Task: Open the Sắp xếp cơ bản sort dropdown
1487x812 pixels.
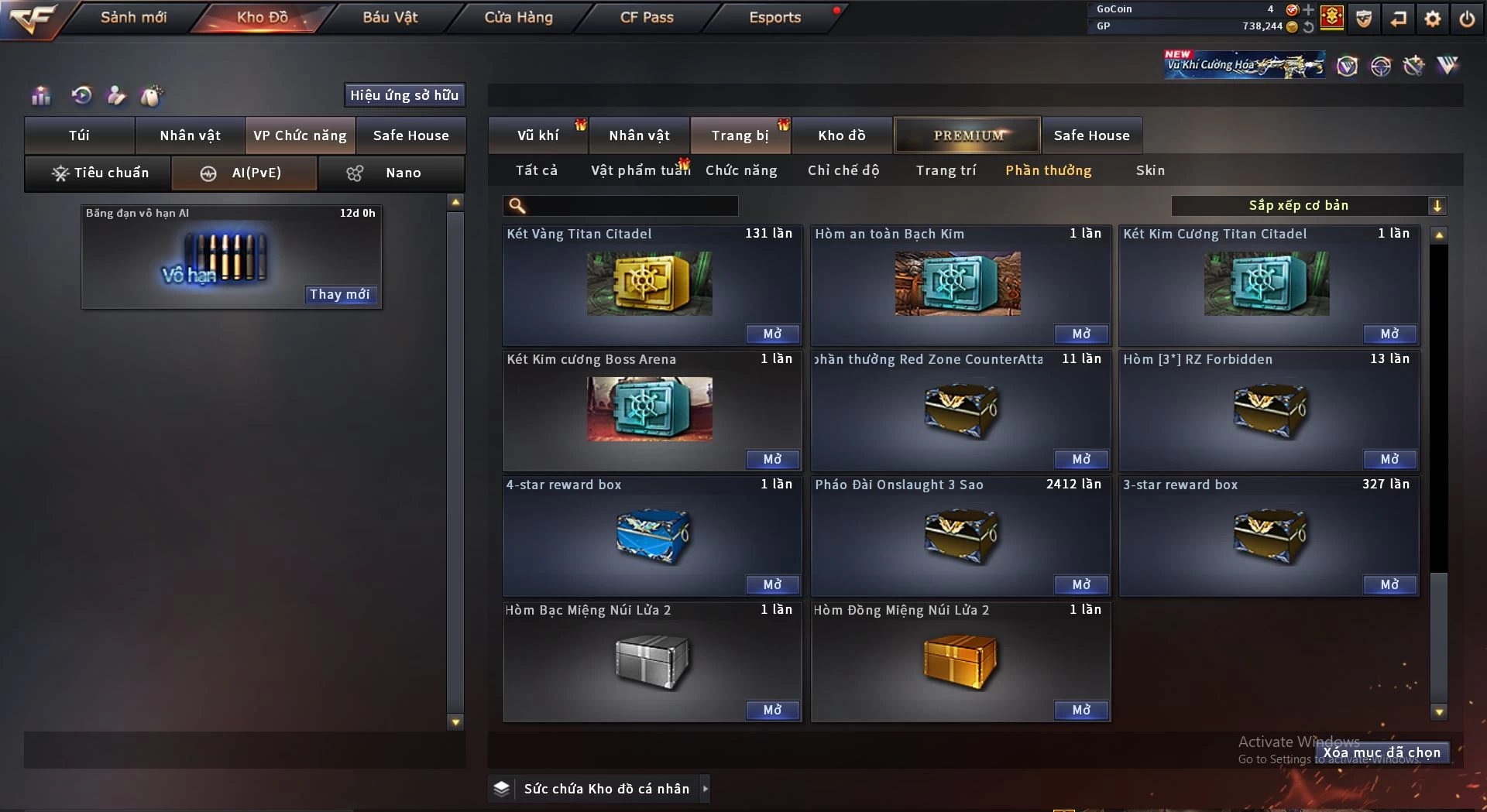Action: pyautogui.click(x=1308, y=205)
